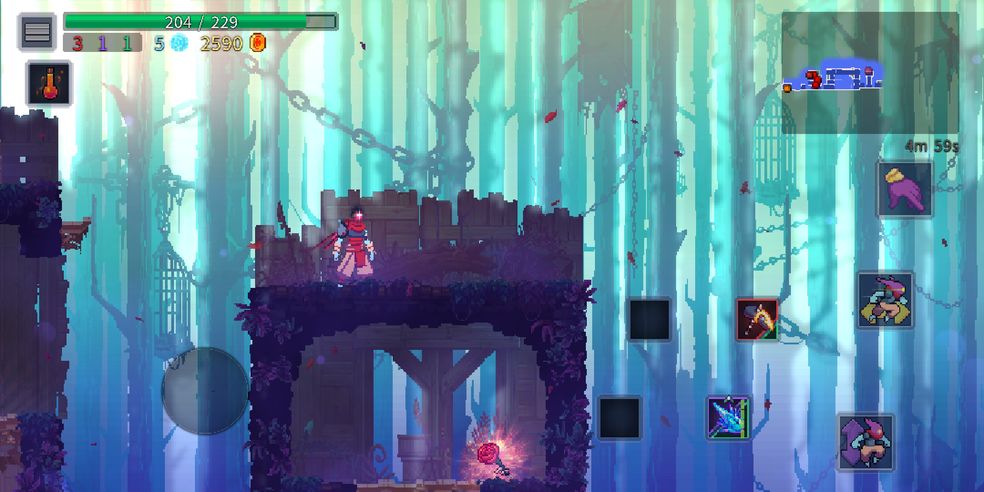Touch the virtual movement joystick
Viewport: 984px width, 492px height.
205,390
